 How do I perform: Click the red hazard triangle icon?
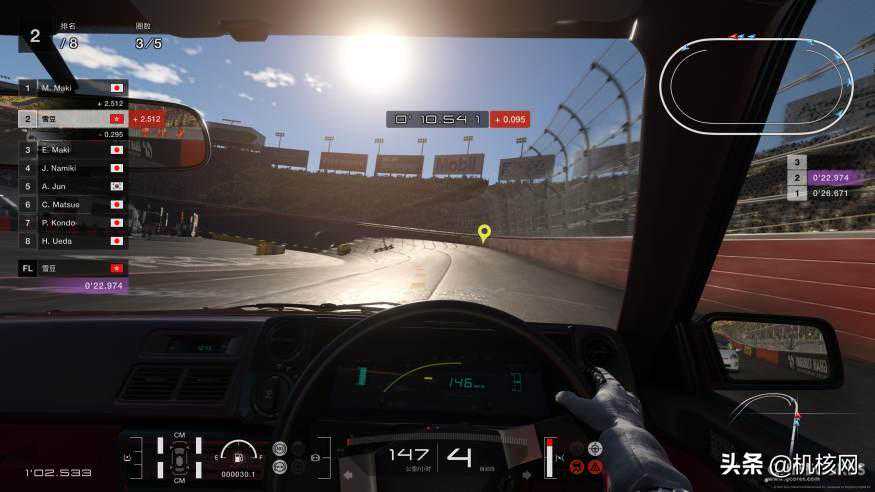pyautogui.click(x=595, y=466)
